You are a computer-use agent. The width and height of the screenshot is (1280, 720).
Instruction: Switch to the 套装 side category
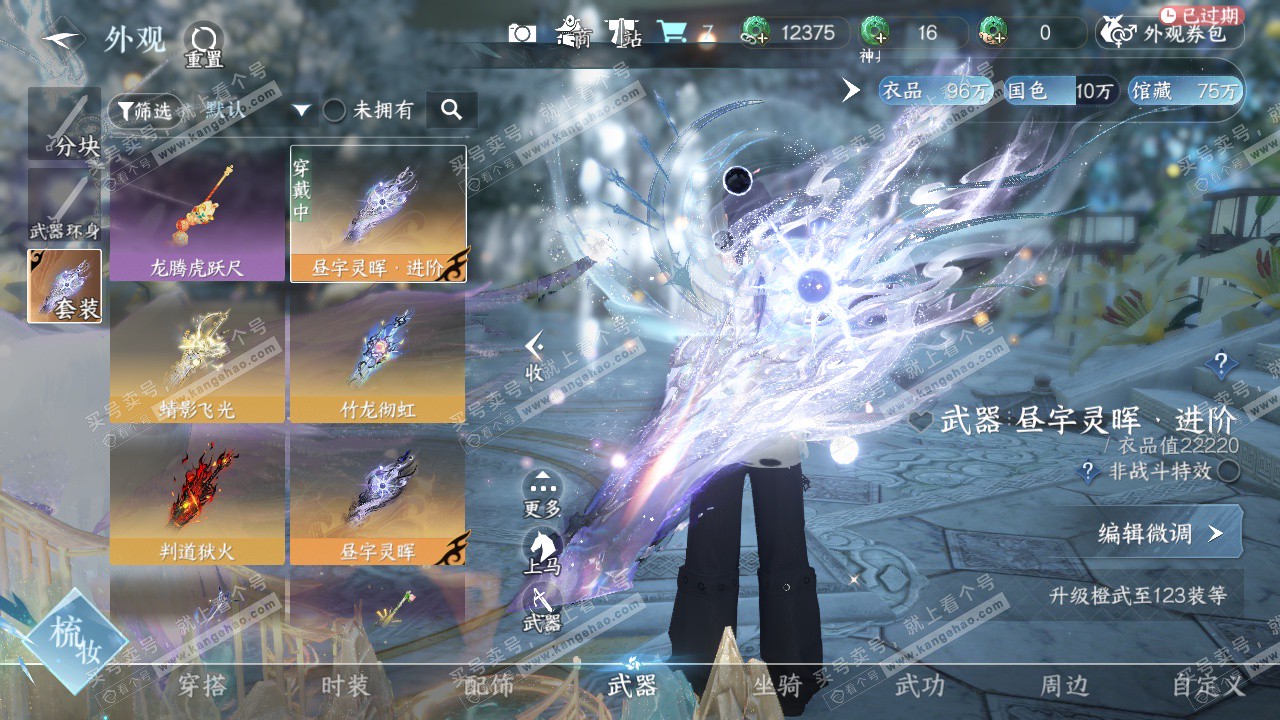(x=65, y=287)
